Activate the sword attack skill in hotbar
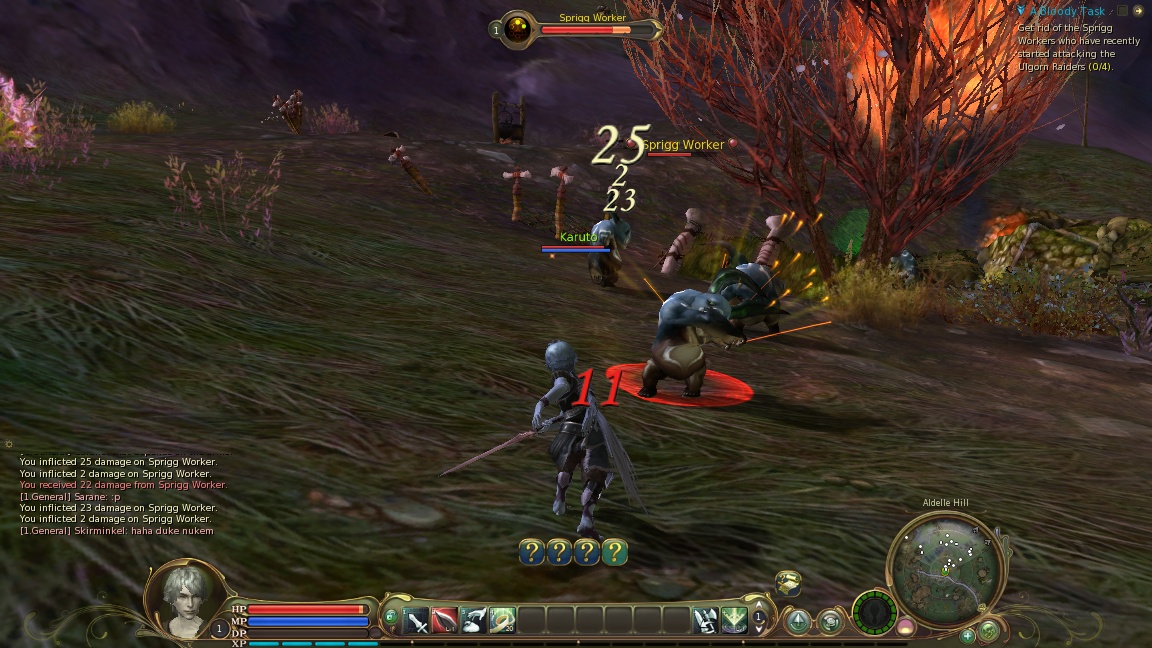1152x648 pixels. (x=417, y=620)
